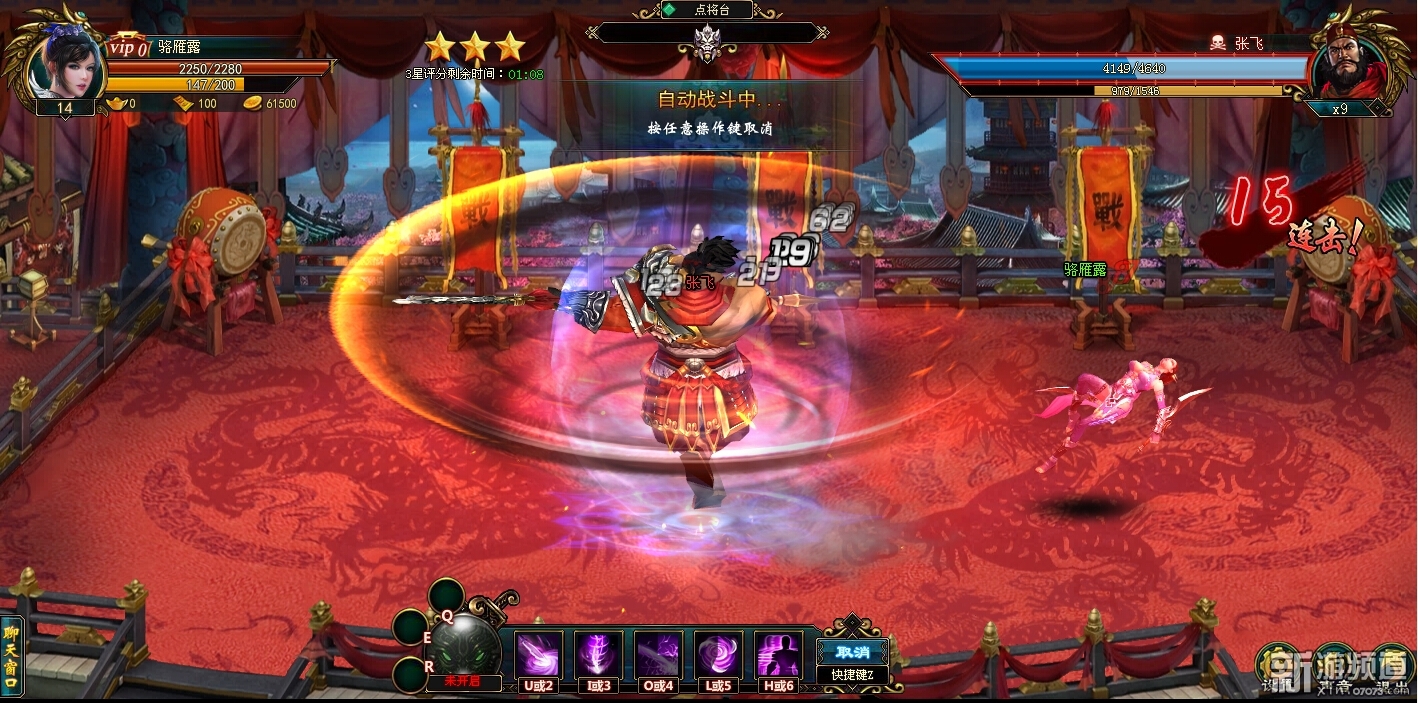Open the chat window tab 聊天窗口
This screenshot has height=703, width=1418.
point(11,656)
